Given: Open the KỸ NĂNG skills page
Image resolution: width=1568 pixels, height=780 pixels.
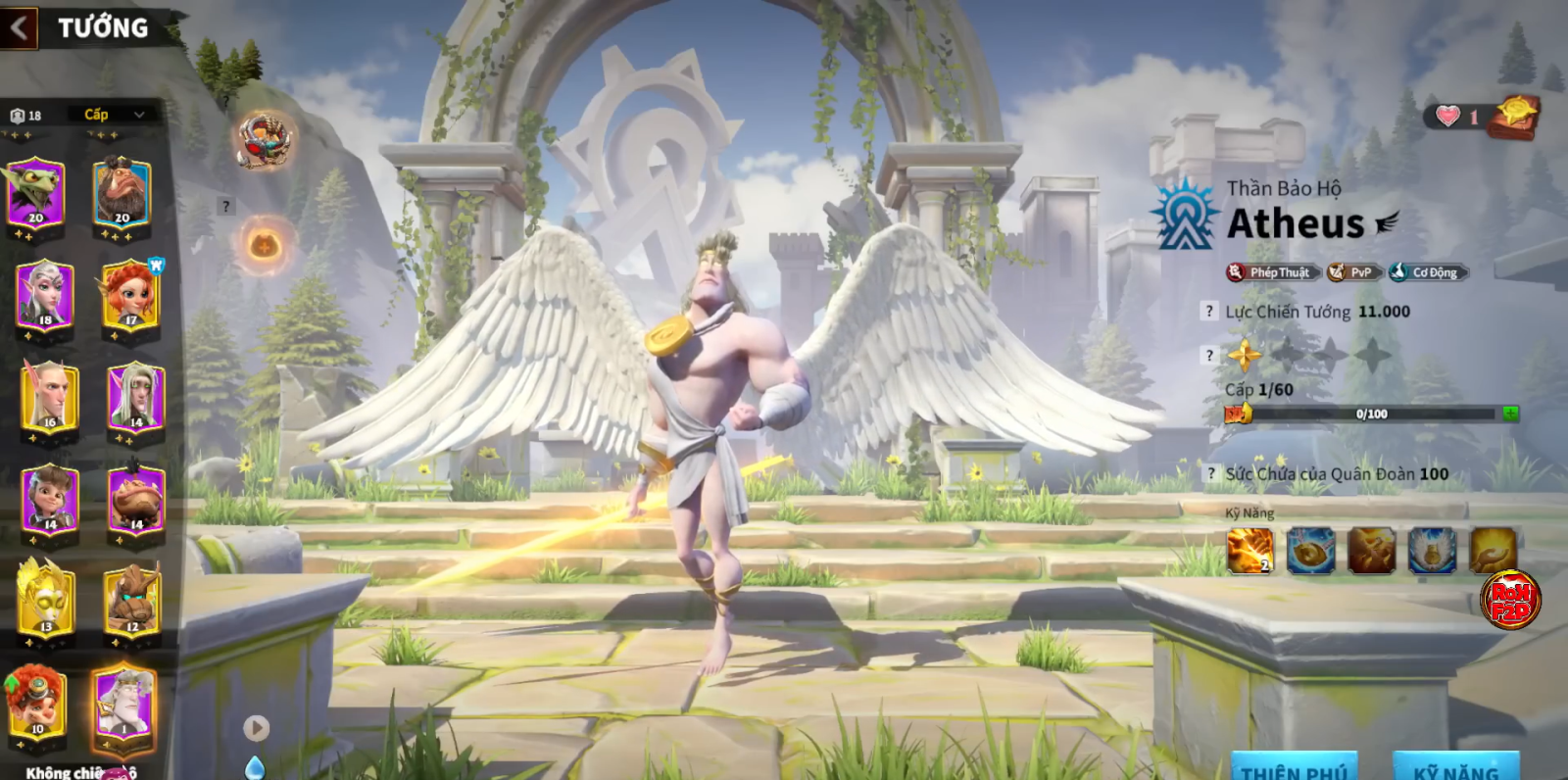Looking at the screenshot, I should pos(1456,767).
